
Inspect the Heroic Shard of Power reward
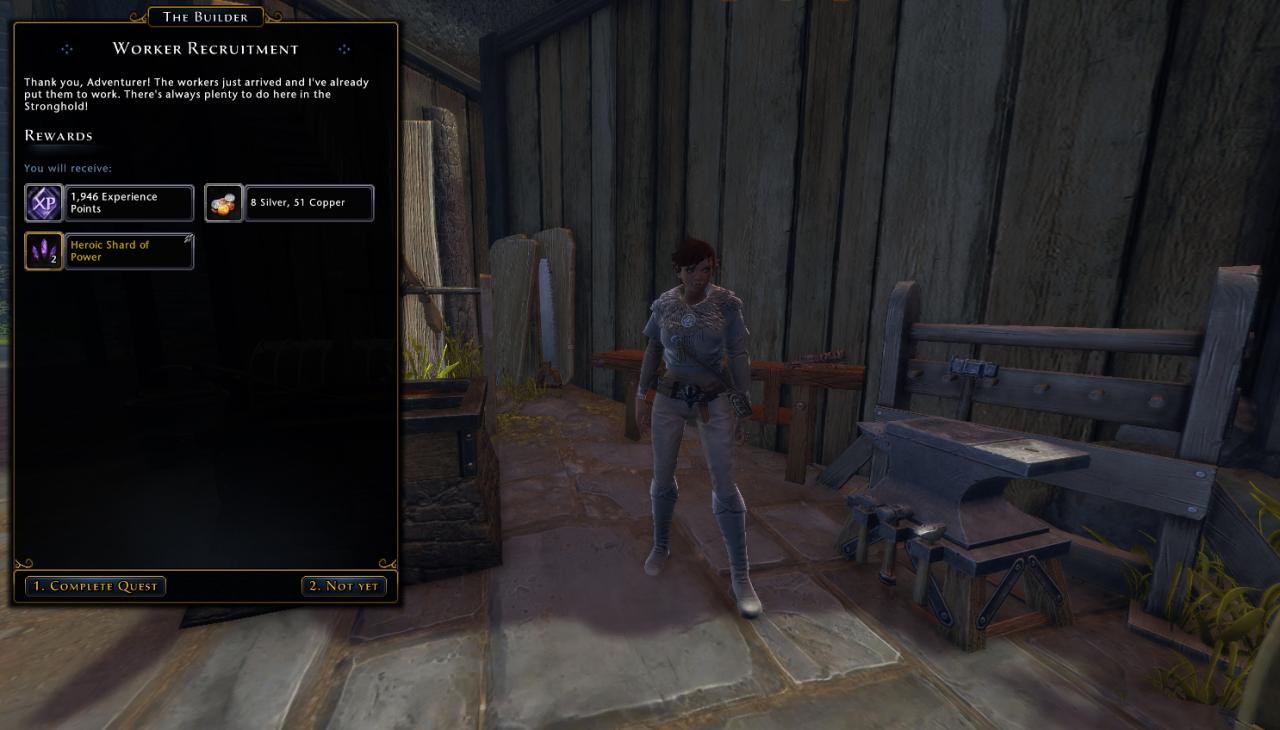[x=109, y=251]
